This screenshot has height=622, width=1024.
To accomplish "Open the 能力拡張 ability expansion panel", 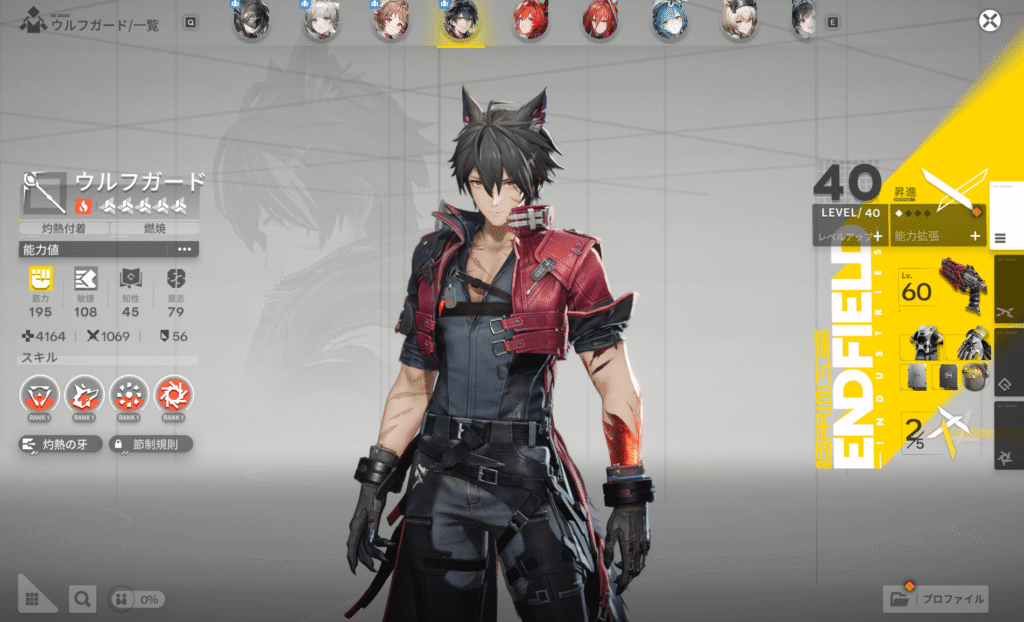I will (x=937, y=235).
